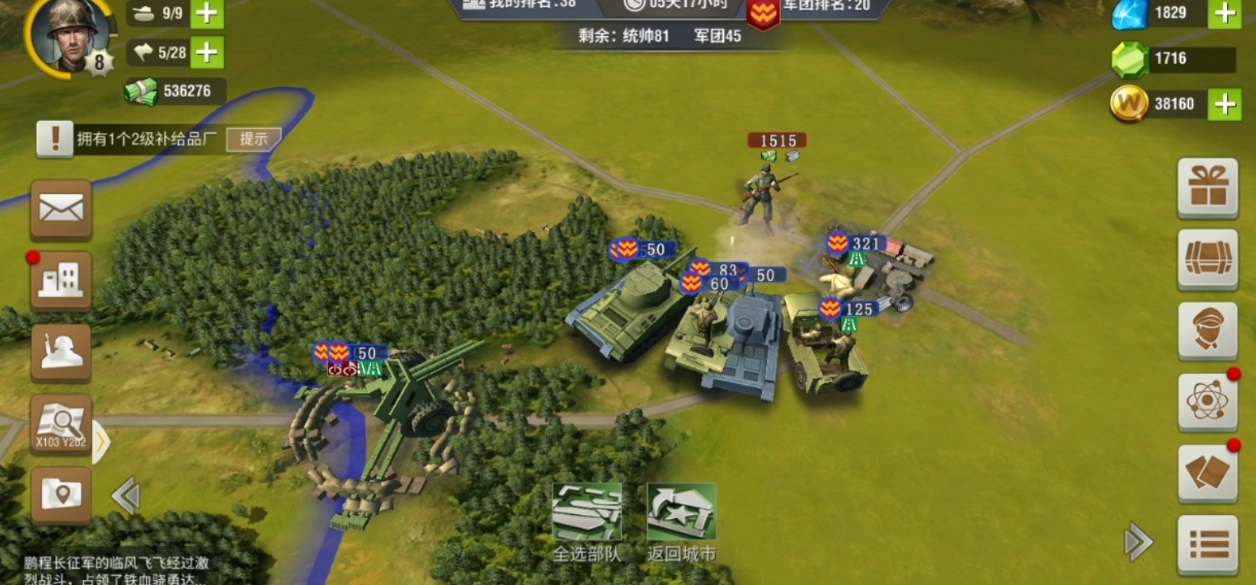
Task: Add more aircraft capacity with plus button
Action: tap(207, 52)
